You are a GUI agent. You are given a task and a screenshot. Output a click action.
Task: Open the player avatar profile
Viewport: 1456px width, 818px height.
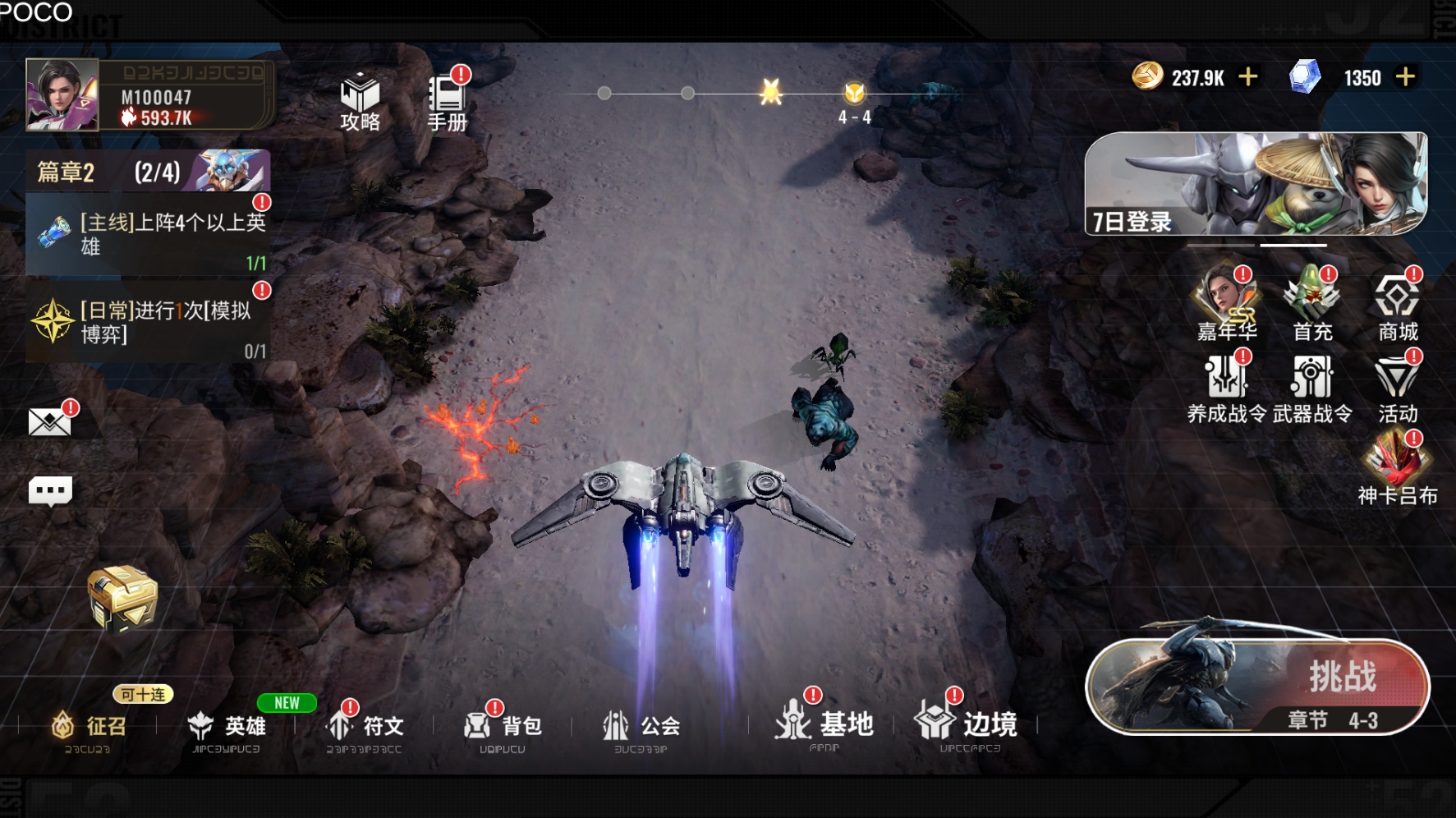(x=62, y=95)
